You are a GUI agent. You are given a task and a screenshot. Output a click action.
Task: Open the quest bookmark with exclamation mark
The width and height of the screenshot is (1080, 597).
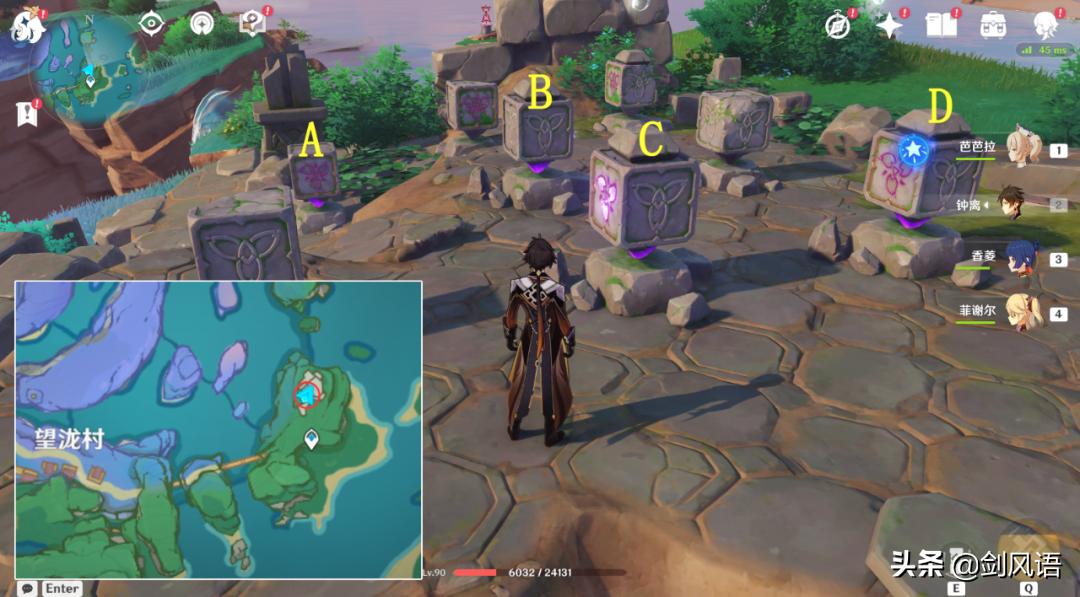click(x=27, y=112)
